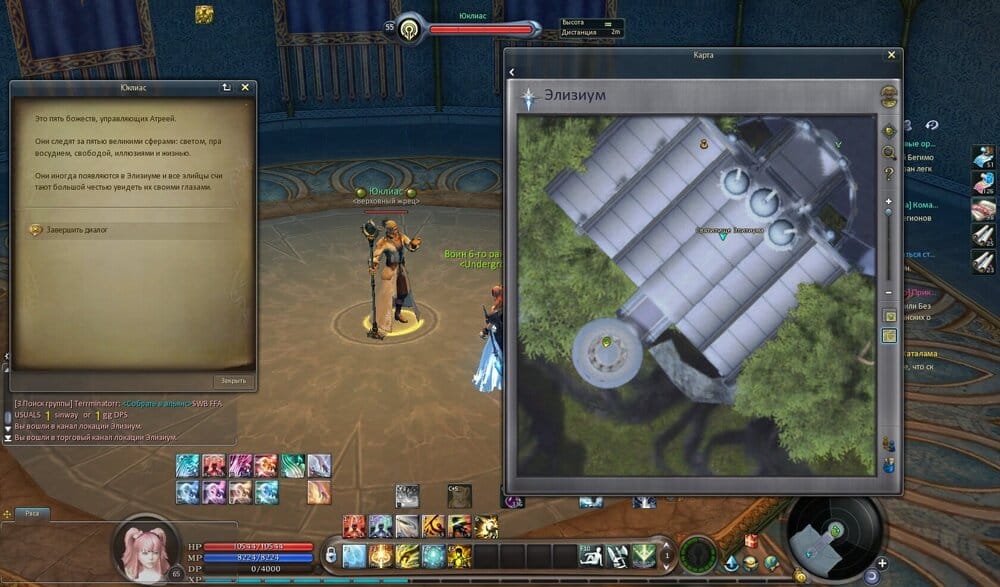Switch hotbar page with up arrow

[667, 546]
